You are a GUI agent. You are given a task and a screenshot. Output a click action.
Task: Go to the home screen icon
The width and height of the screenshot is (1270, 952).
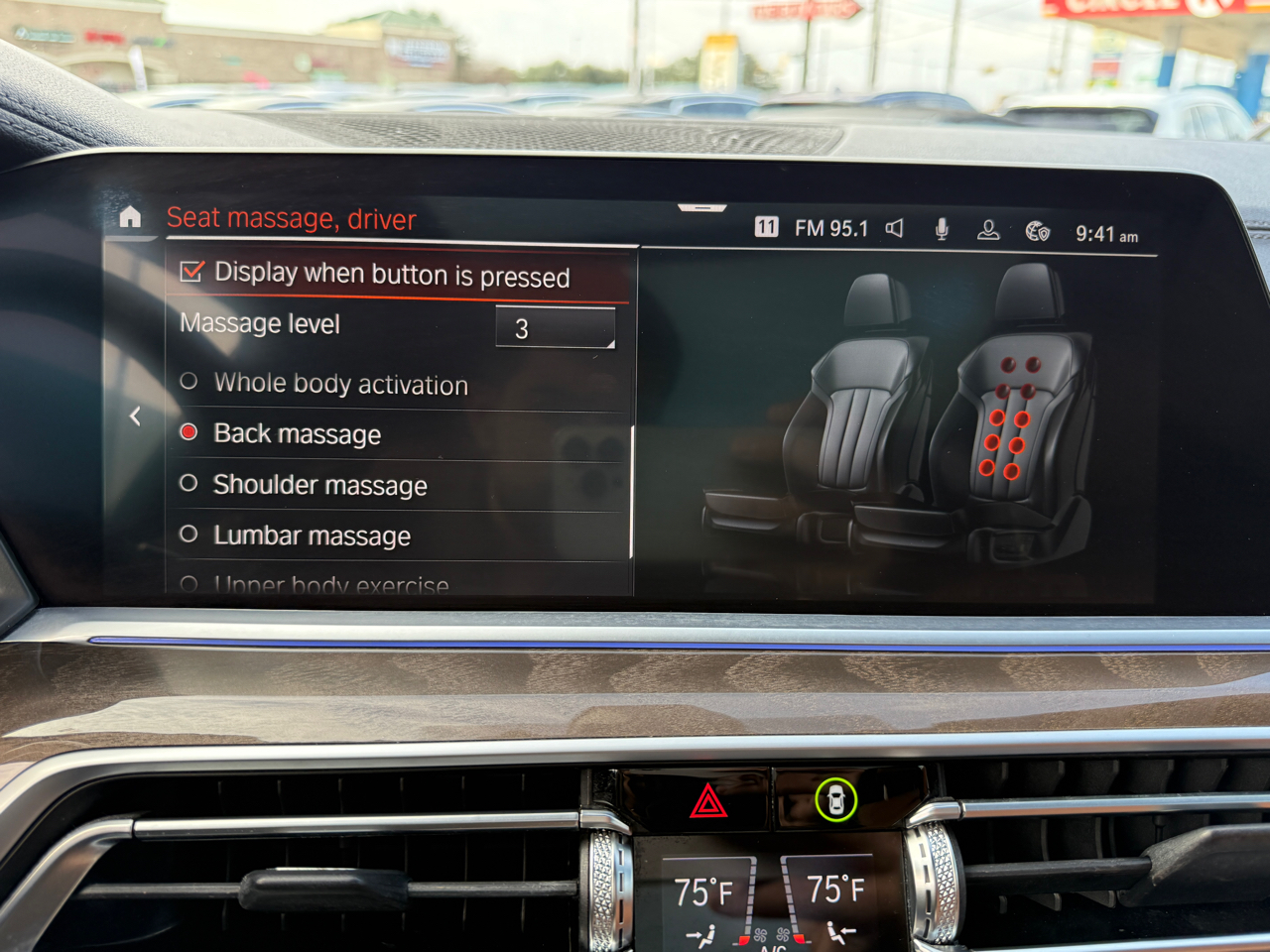(x=130, y=217)
